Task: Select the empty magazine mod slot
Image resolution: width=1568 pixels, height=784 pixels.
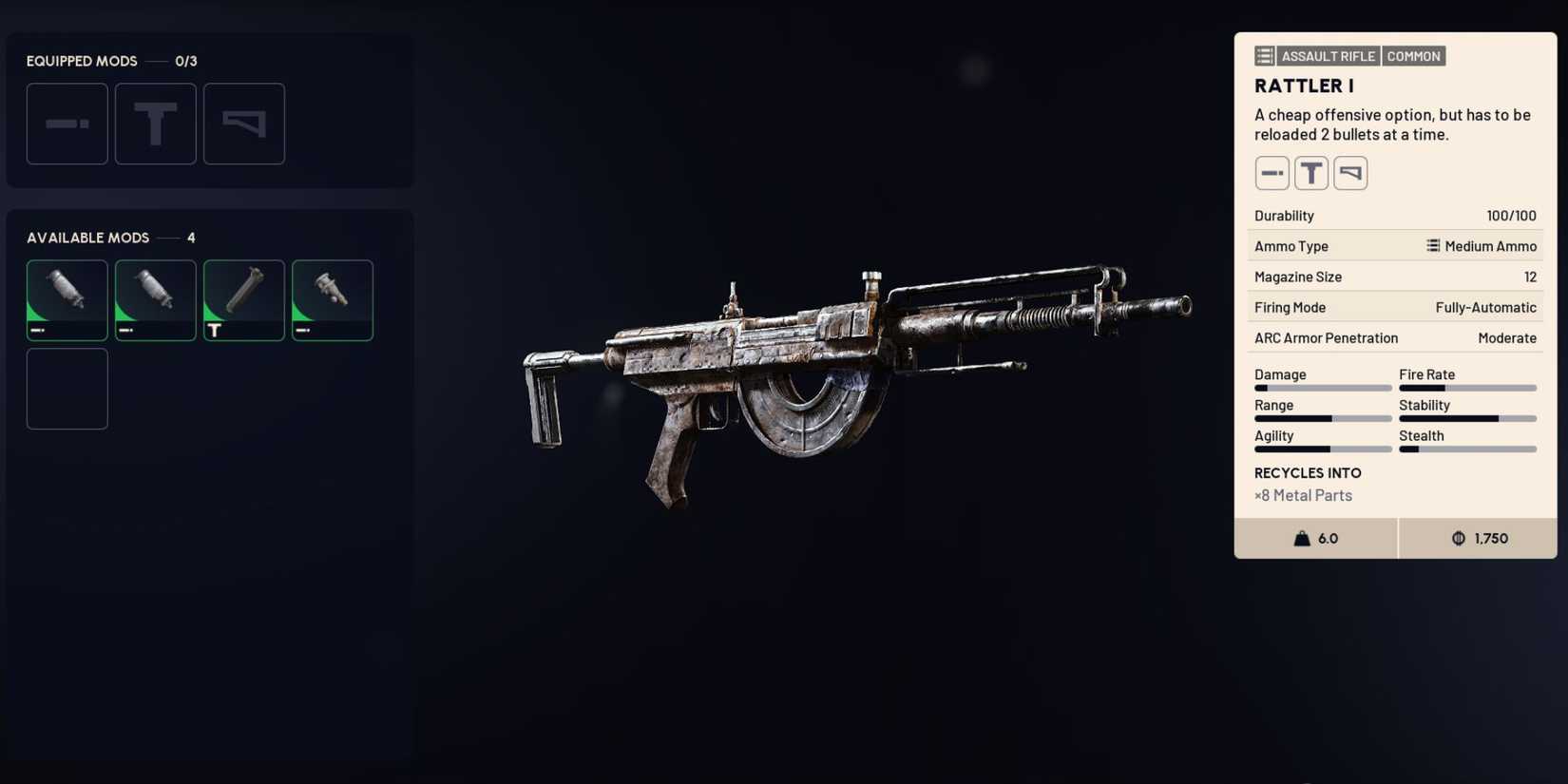Action: coord(243,124)
